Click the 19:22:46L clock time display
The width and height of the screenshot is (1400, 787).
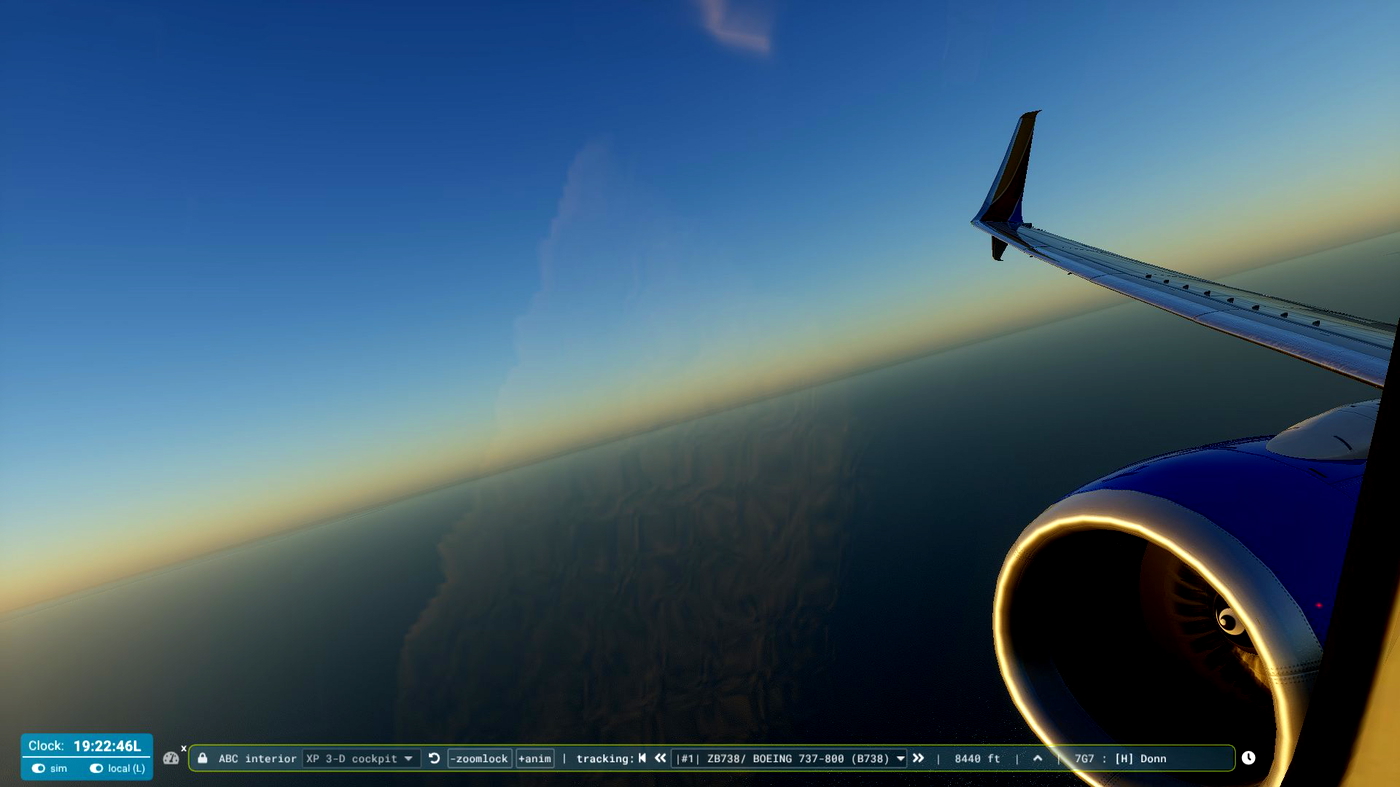point(108,745)
